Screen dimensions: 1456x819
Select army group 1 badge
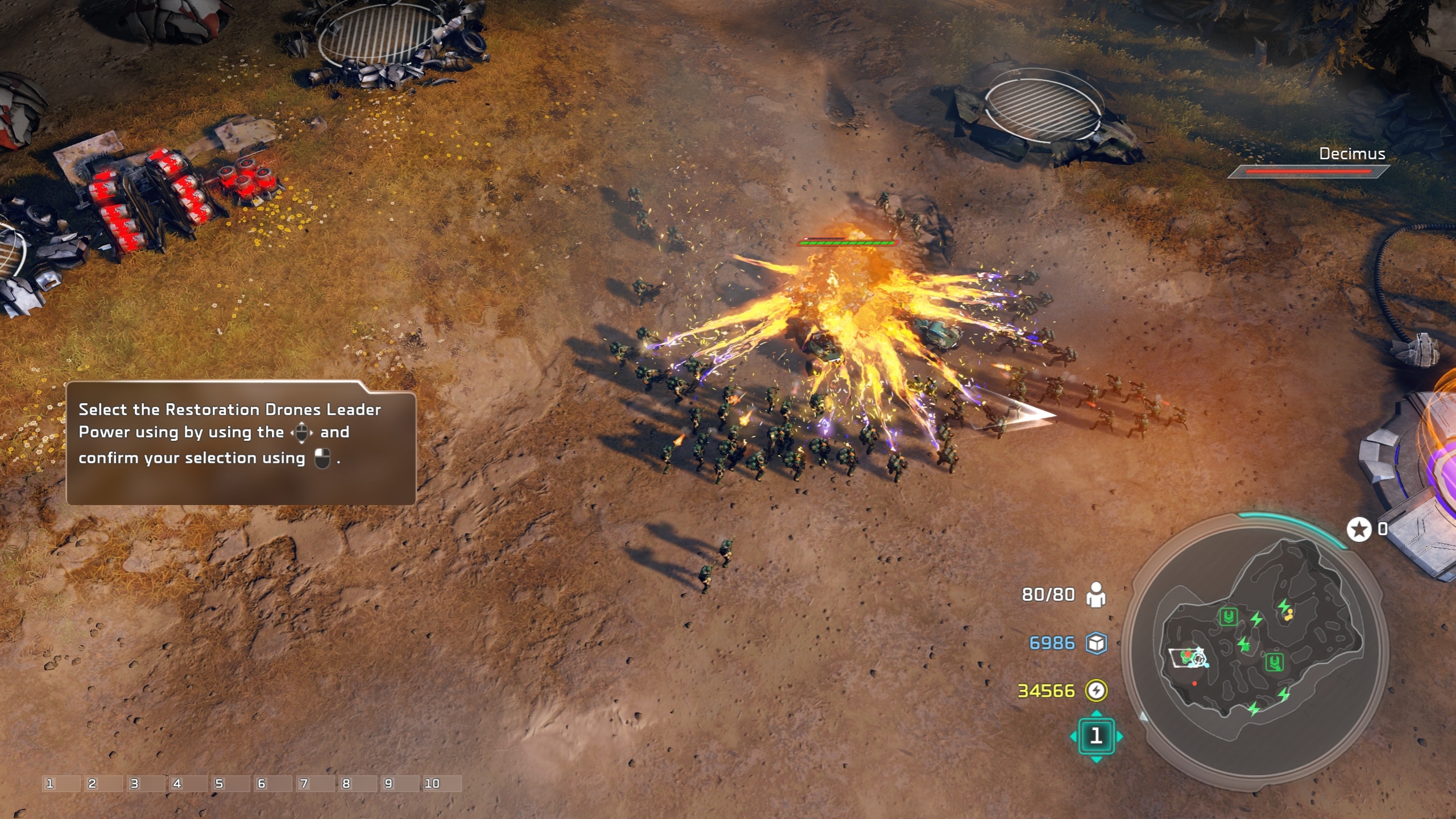coord(1096,736)
